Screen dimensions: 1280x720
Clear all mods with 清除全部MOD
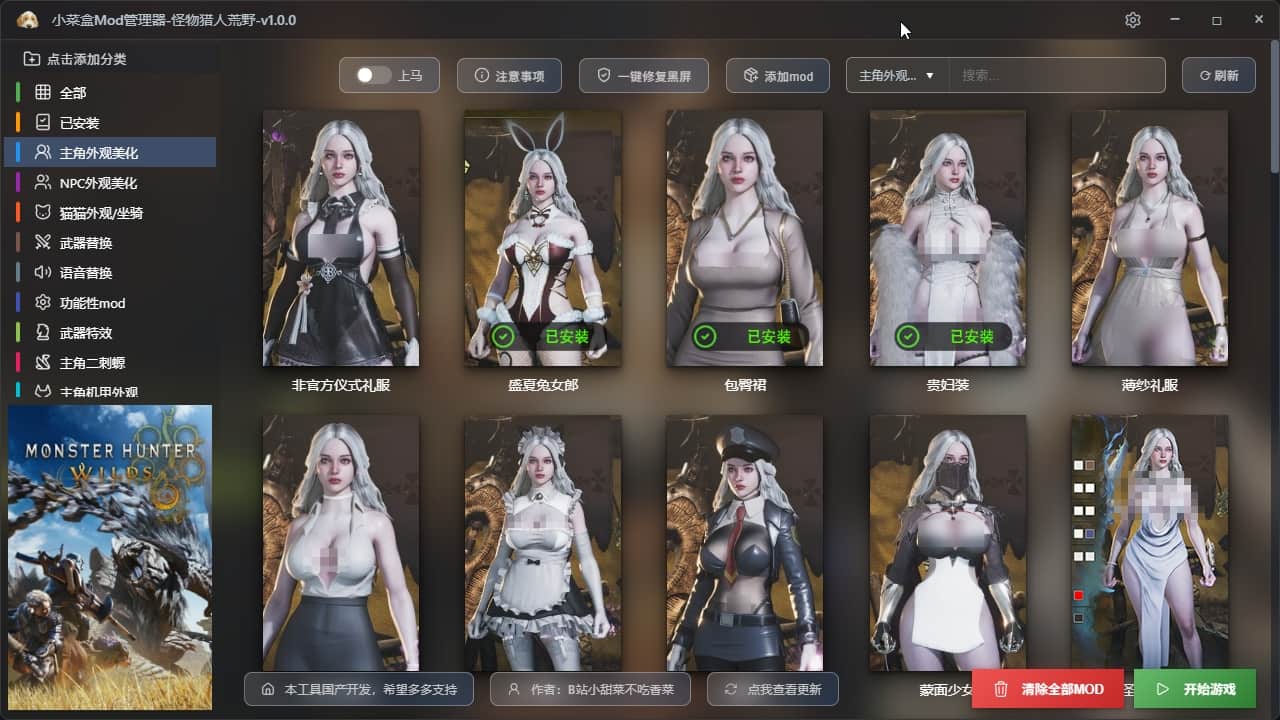1048,689
